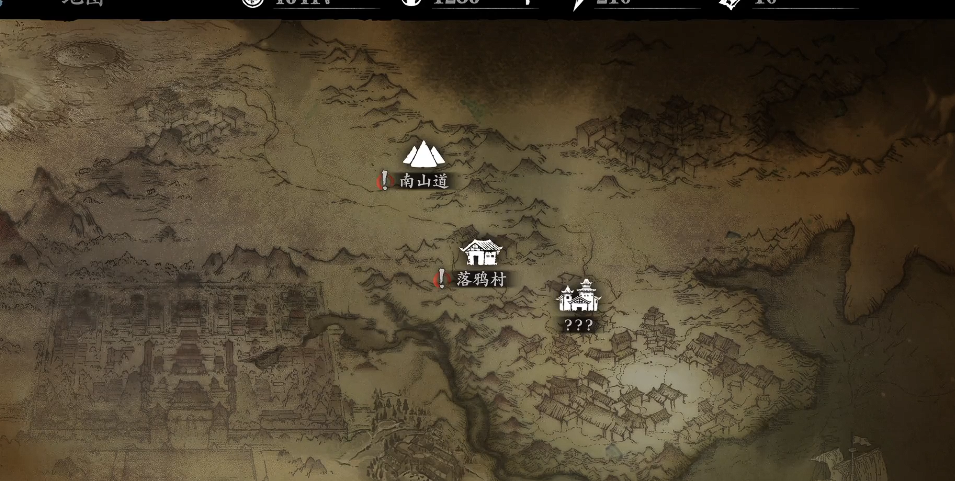The image size is (955, 481).
Task: Open the unknown ??? location marker
Action: coord(579,297)
